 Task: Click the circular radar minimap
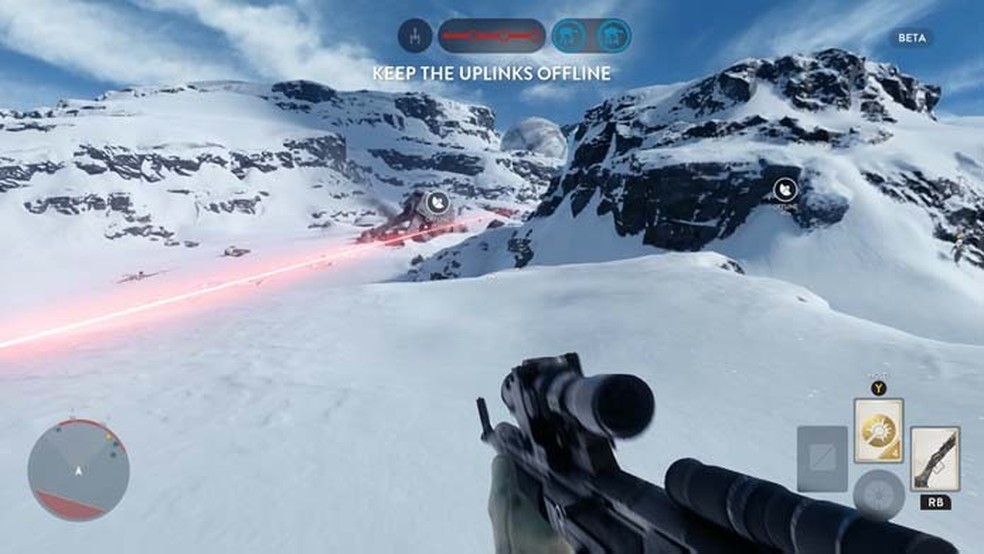[78, 469]
